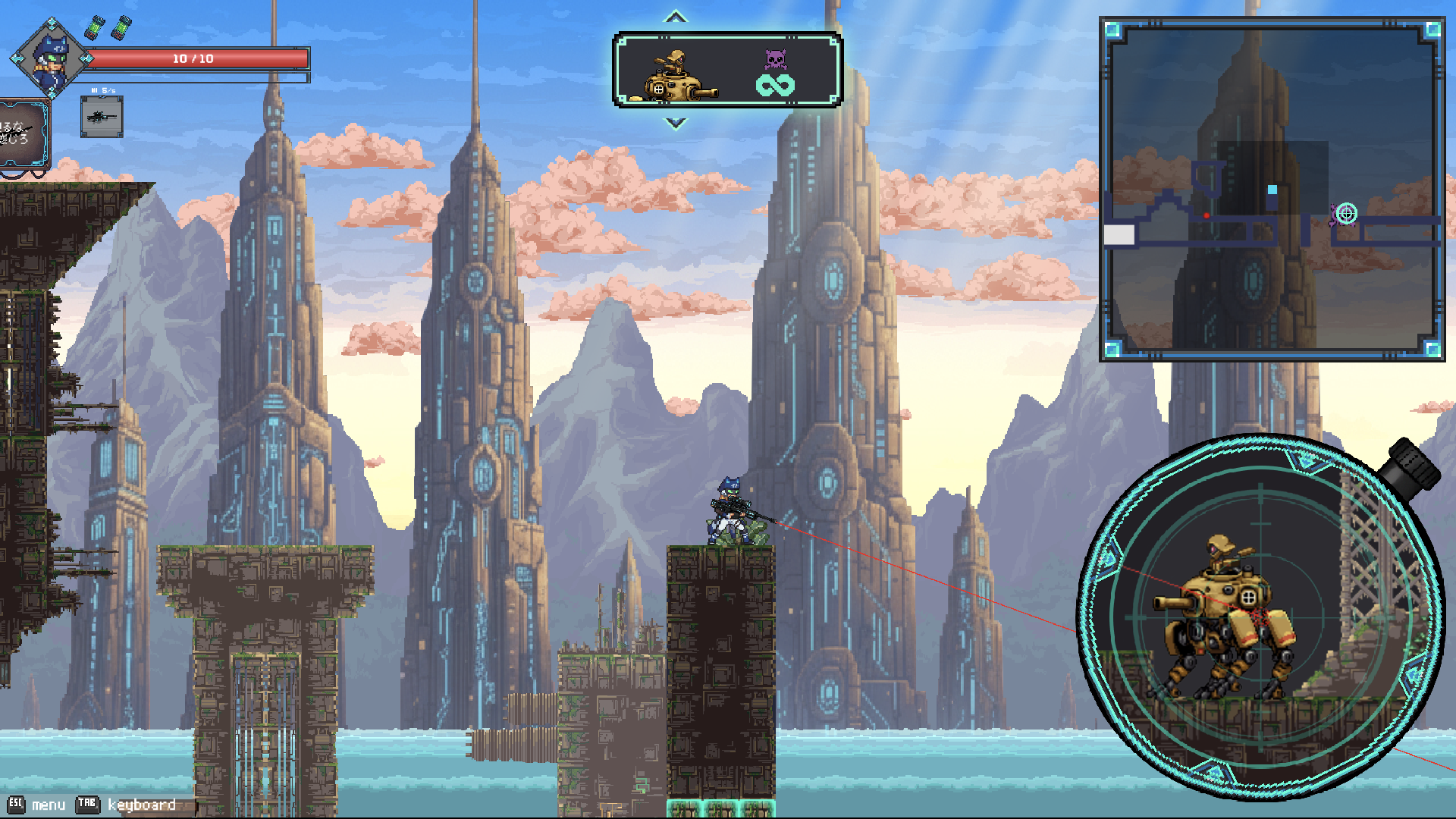
Task: Open the Japanese dialogue box at left edge
Action: (23, 133)
